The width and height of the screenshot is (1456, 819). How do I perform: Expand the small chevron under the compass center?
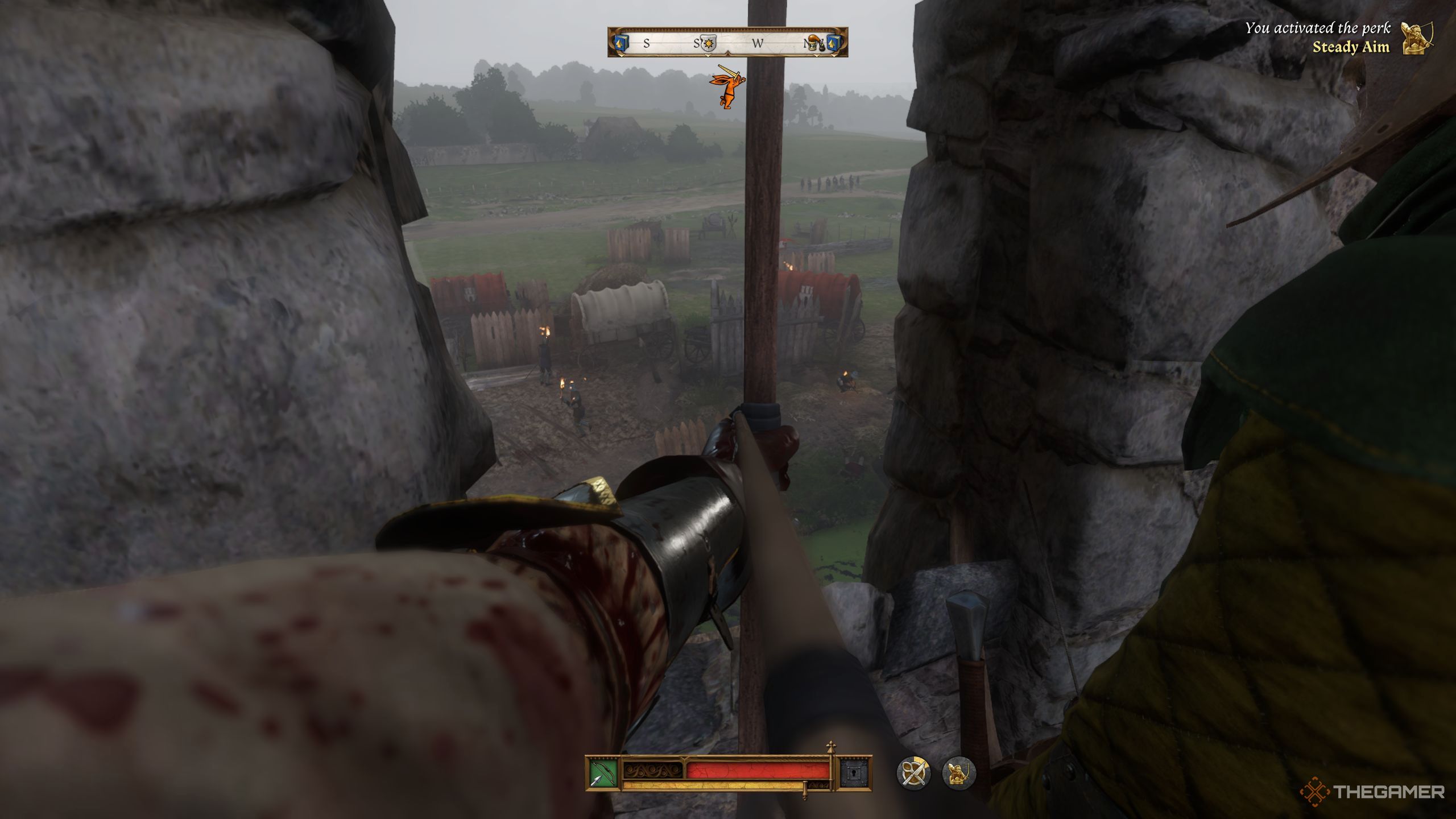click(x=728, y=53)
